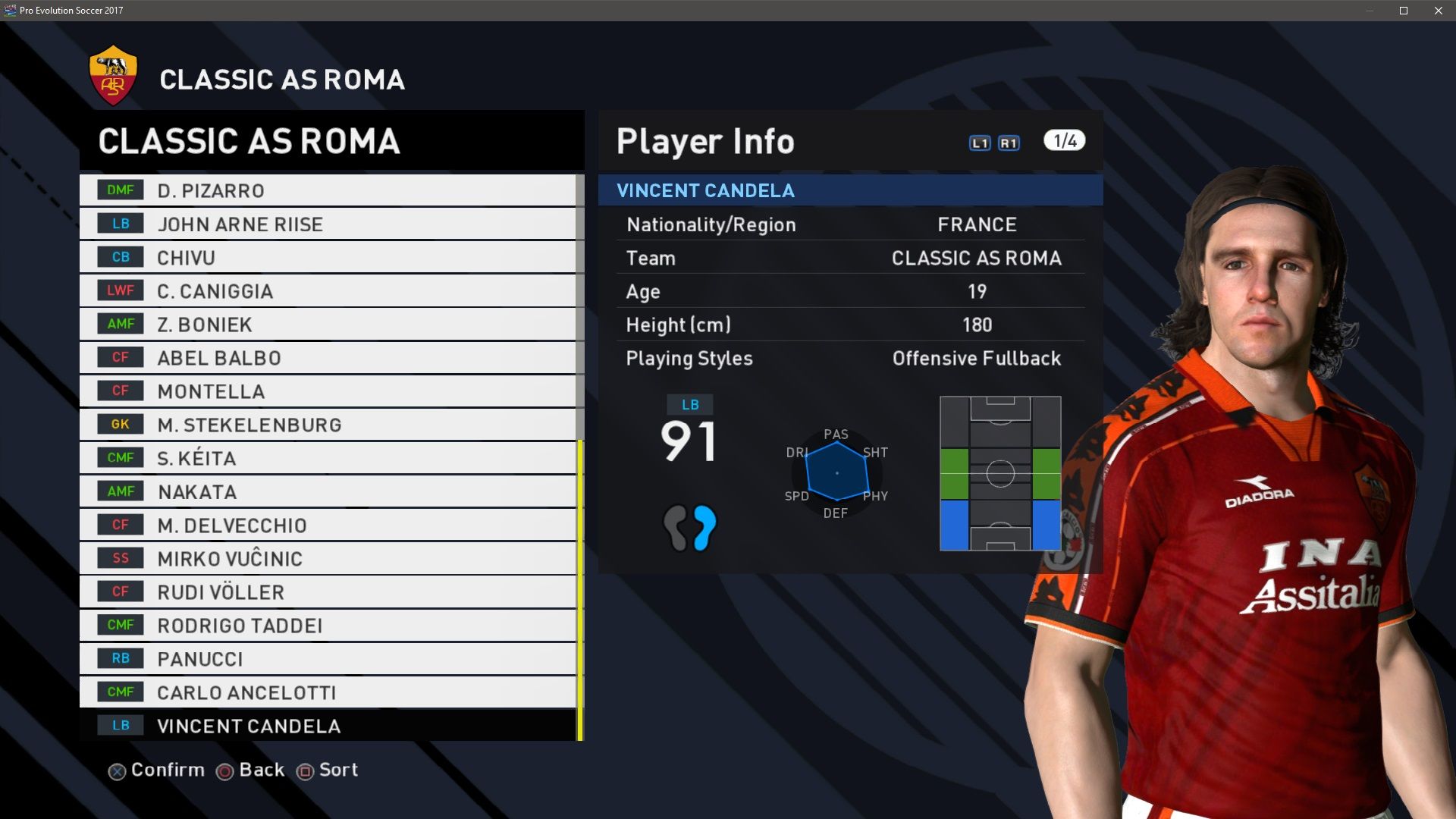The width and height of the screenshot is (1456, 819).
Task: Maximize the game window
Action: click(1404, 11)
